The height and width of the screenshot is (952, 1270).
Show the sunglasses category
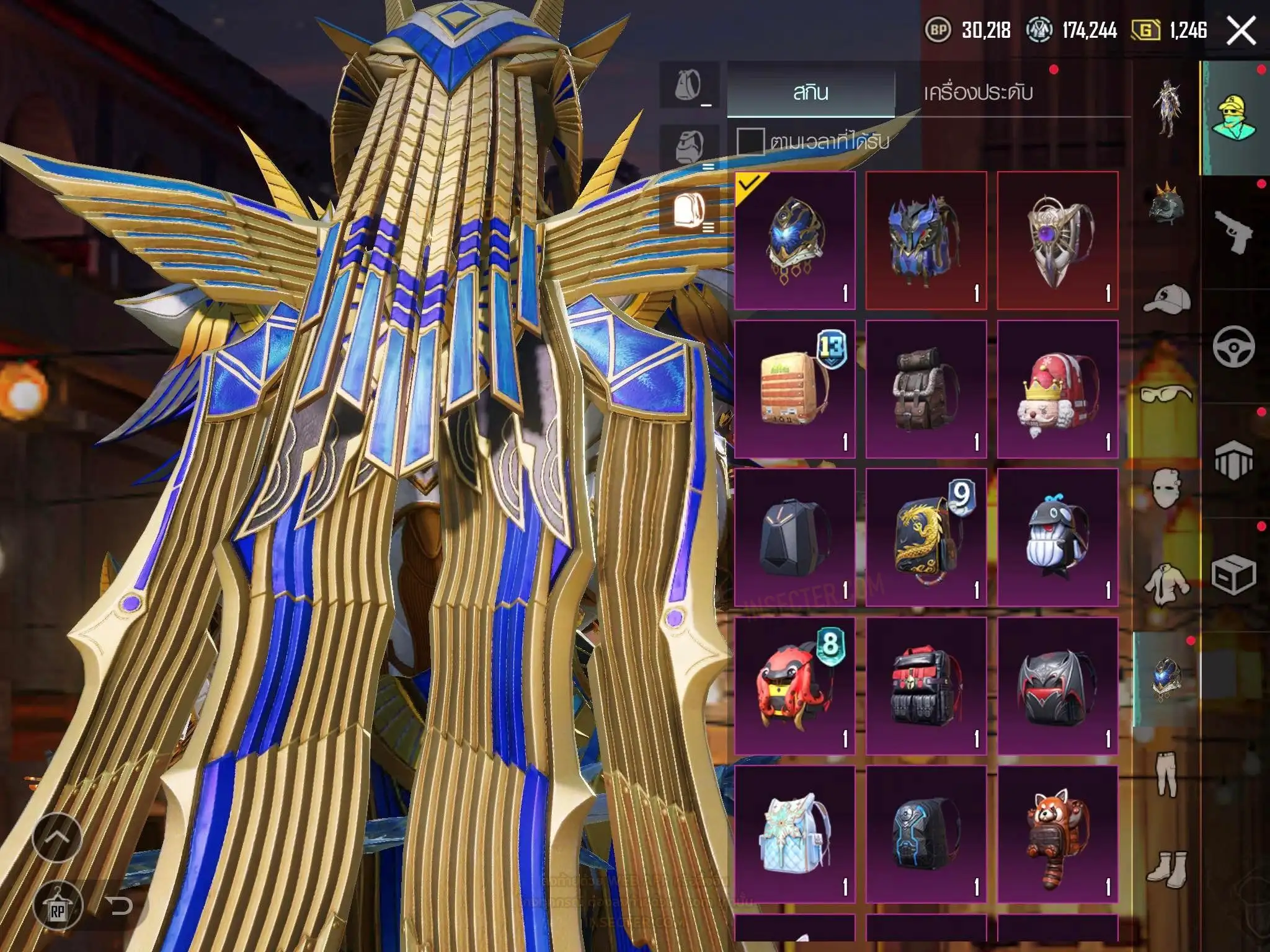(1166, 395)
